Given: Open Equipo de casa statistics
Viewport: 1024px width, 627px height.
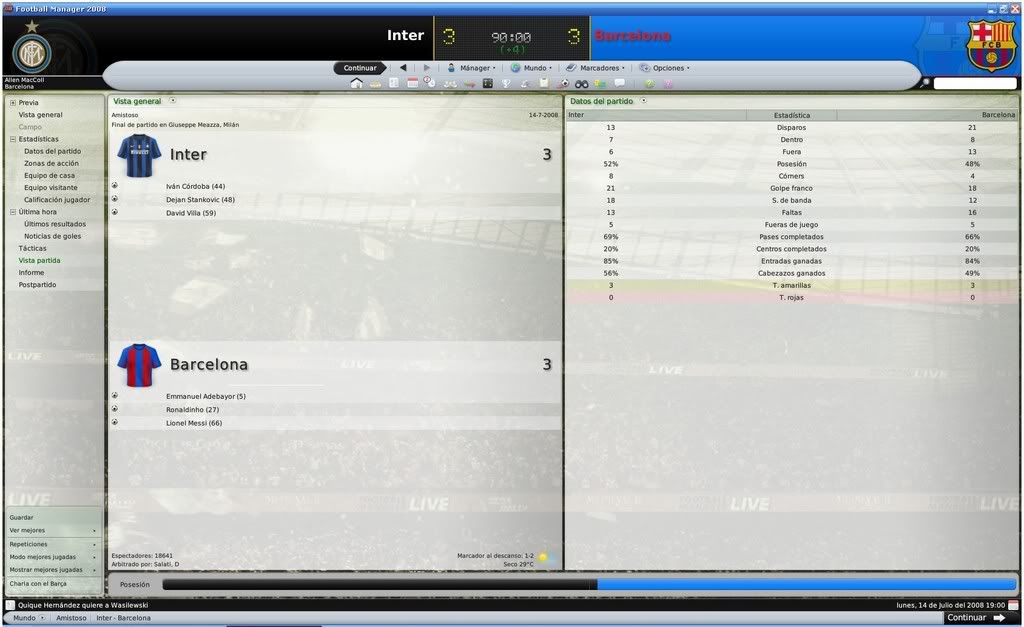Looking at the screenshot, I should coord(49,175).
